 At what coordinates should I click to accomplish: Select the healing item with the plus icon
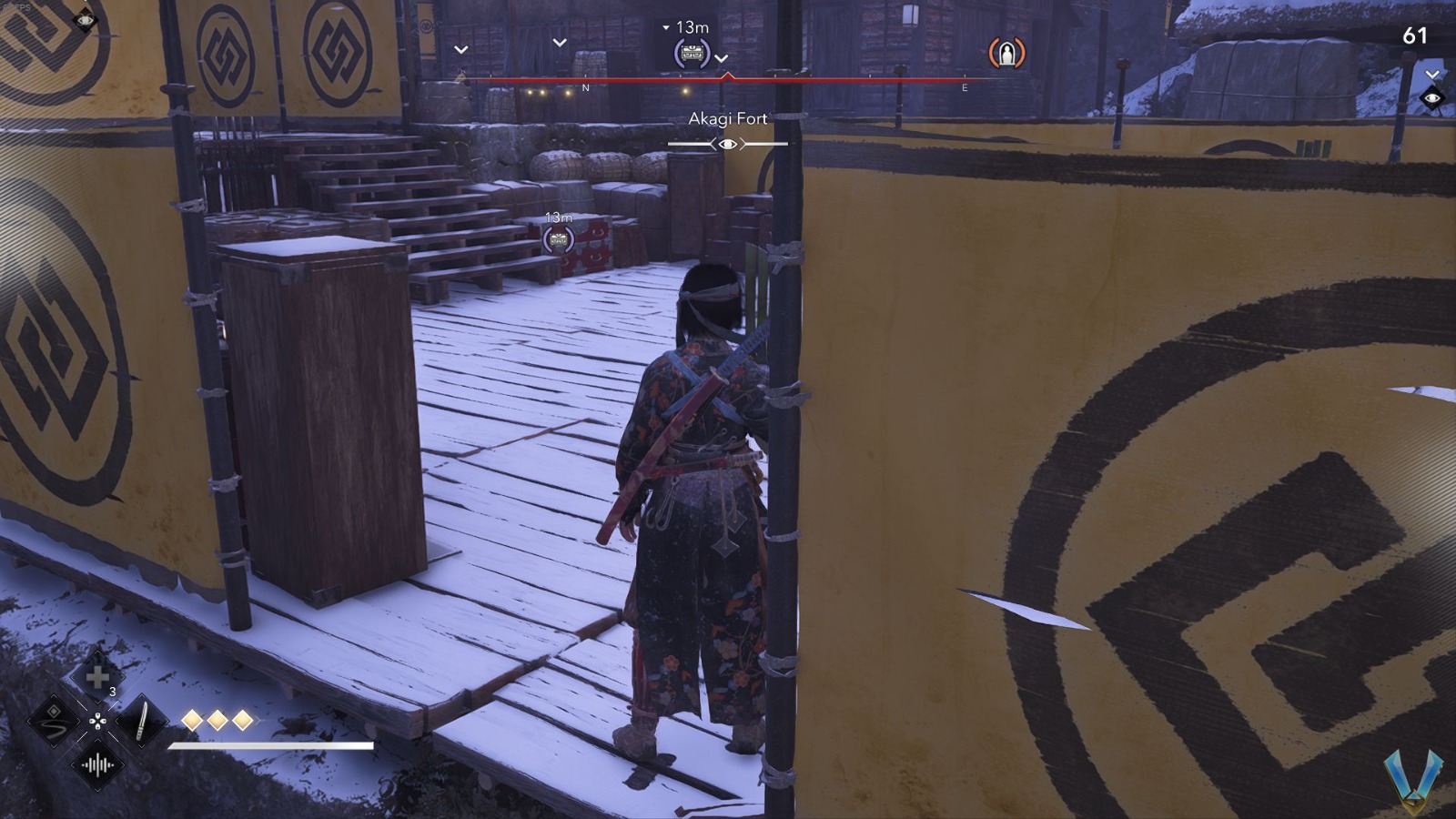click(x=97, y=675)
